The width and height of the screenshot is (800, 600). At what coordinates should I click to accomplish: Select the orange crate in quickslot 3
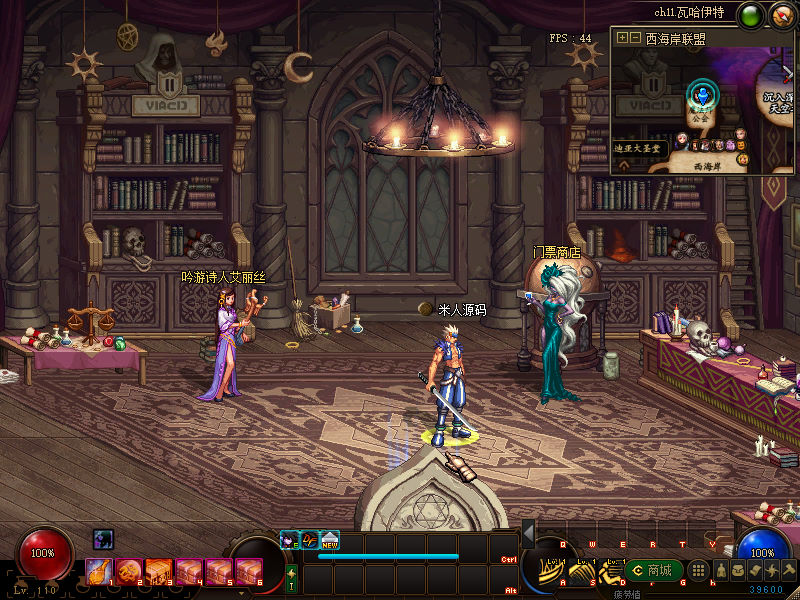click(158, 571)
